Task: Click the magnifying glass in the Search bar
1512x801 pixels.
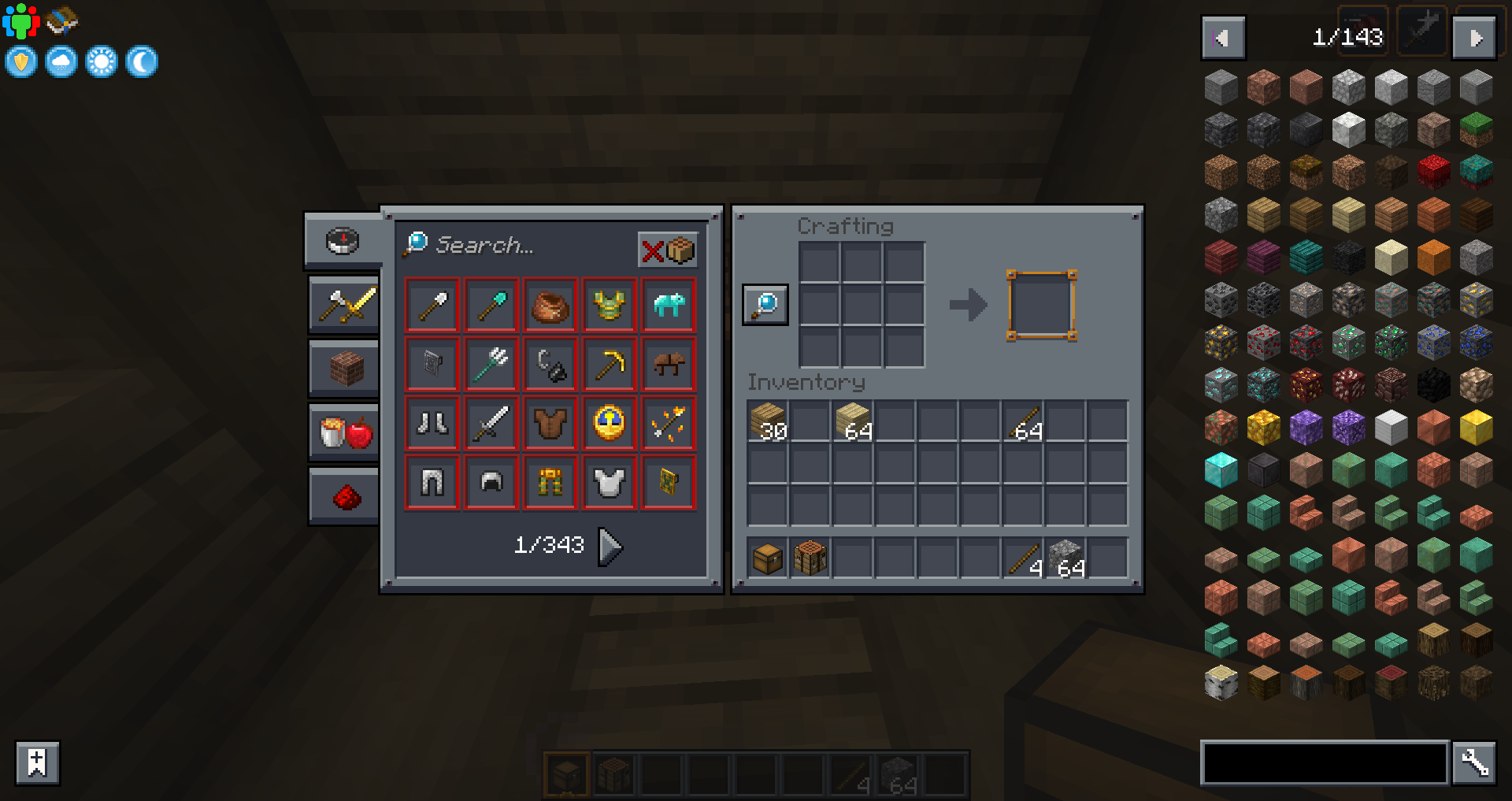Action: [x=416, y=244]
